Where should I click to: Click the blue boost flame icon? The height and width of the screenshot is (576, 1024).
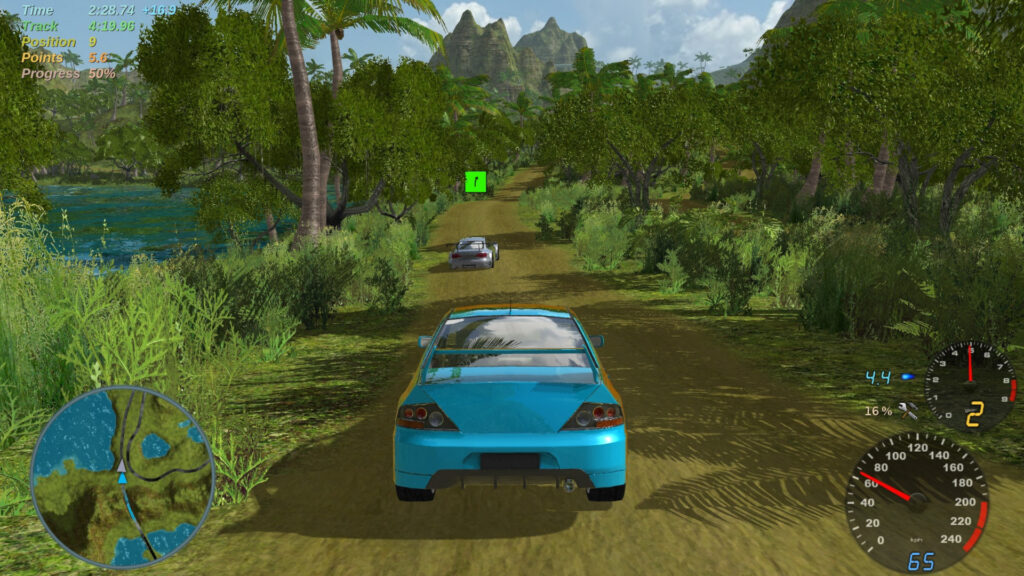point(908,377)
